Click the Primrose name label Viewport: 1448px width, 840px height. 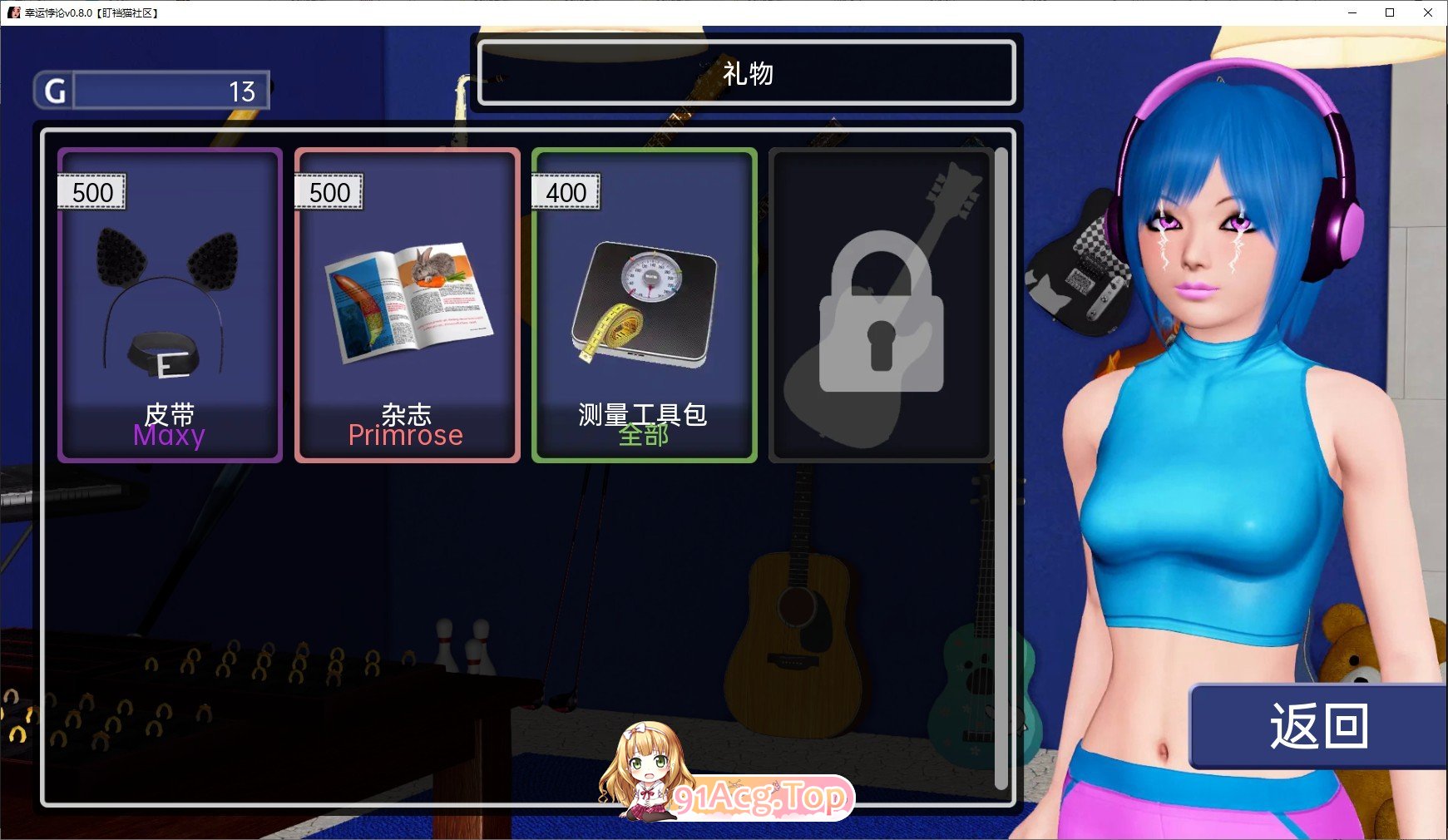click(406, 434)
